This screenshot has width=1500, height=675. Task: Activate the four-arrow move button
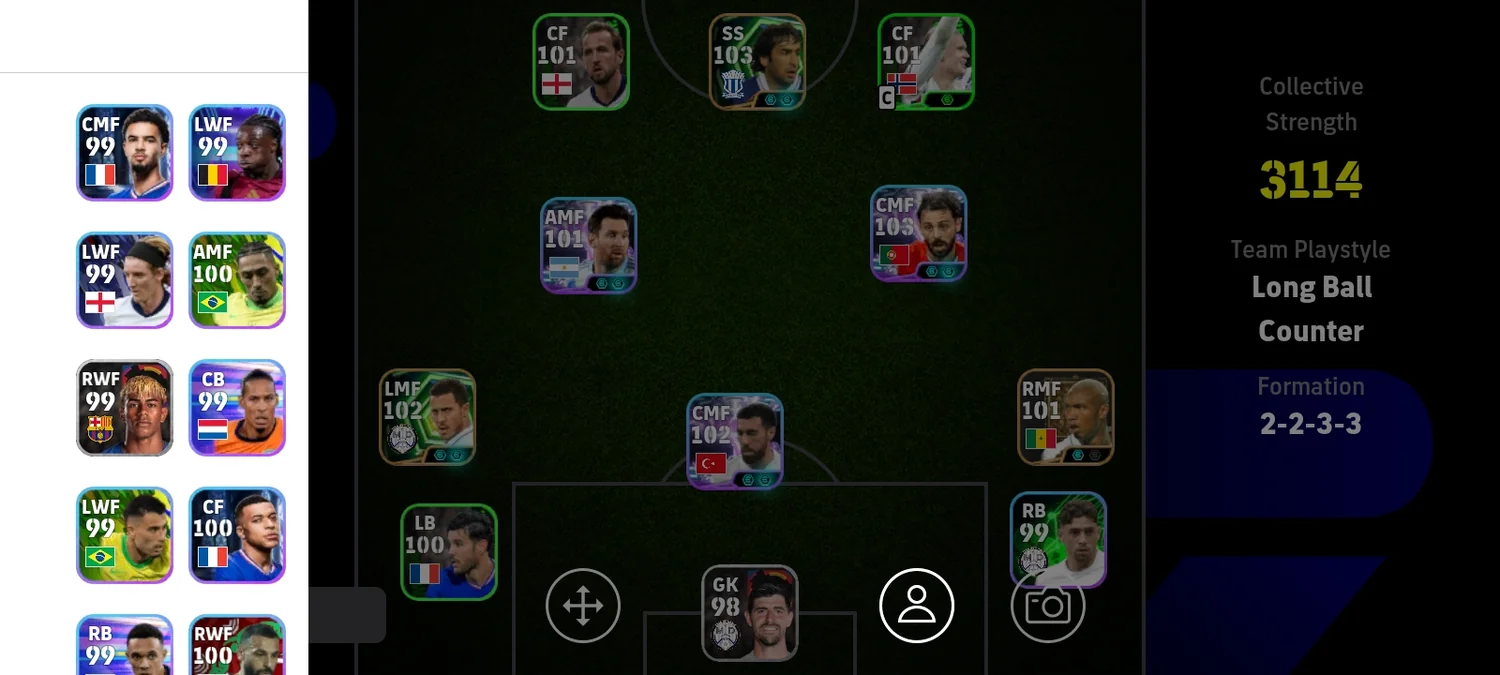[583, 606]
